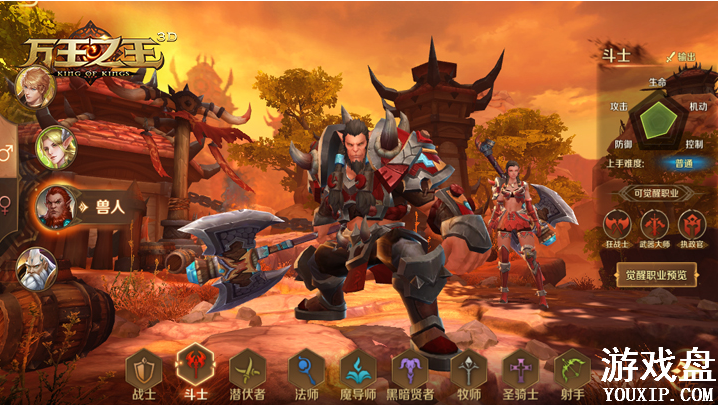The width and height of the screenshot is (718, 405).
Task: Select the 法师 mage class
Action: 304,369
